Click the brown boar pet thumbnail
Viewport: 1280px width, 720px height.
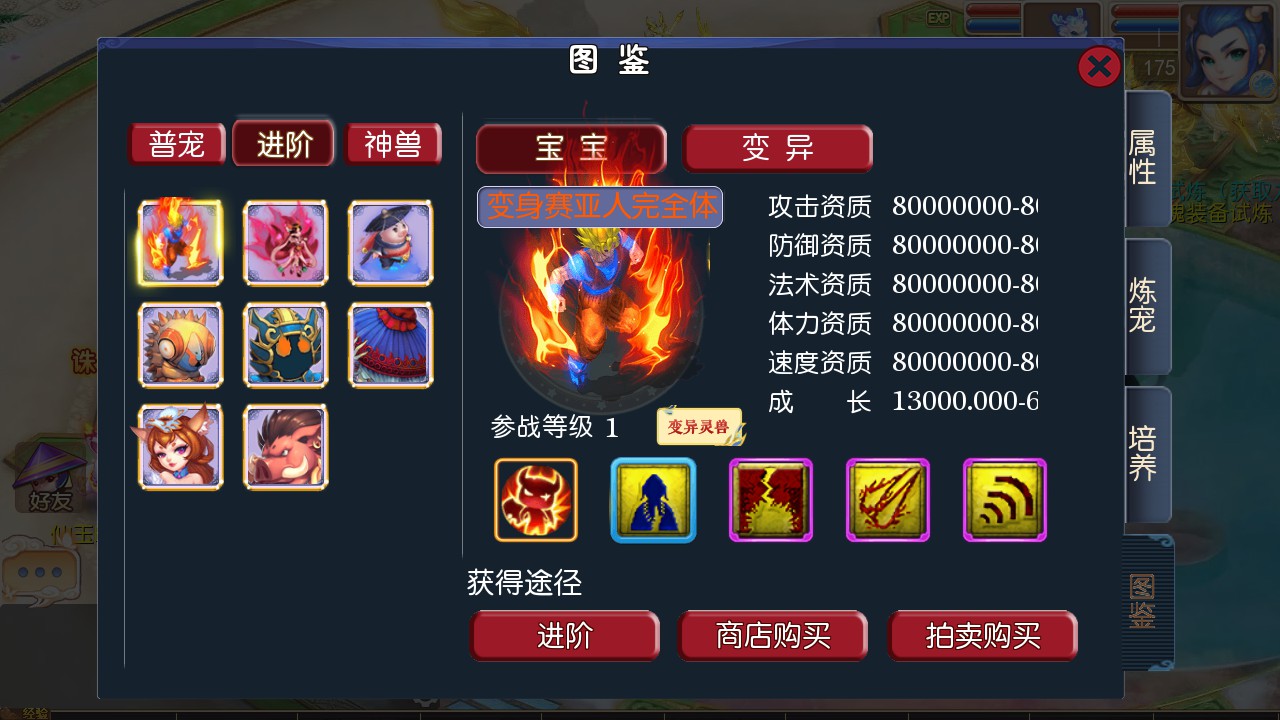coord(286,446)
